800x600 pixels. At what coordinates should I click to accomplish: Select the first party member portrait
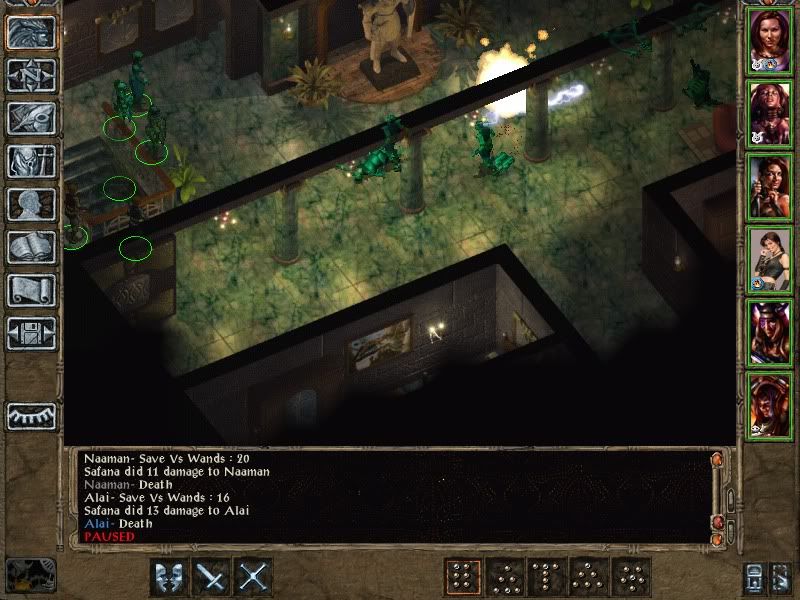pos(770,41)
